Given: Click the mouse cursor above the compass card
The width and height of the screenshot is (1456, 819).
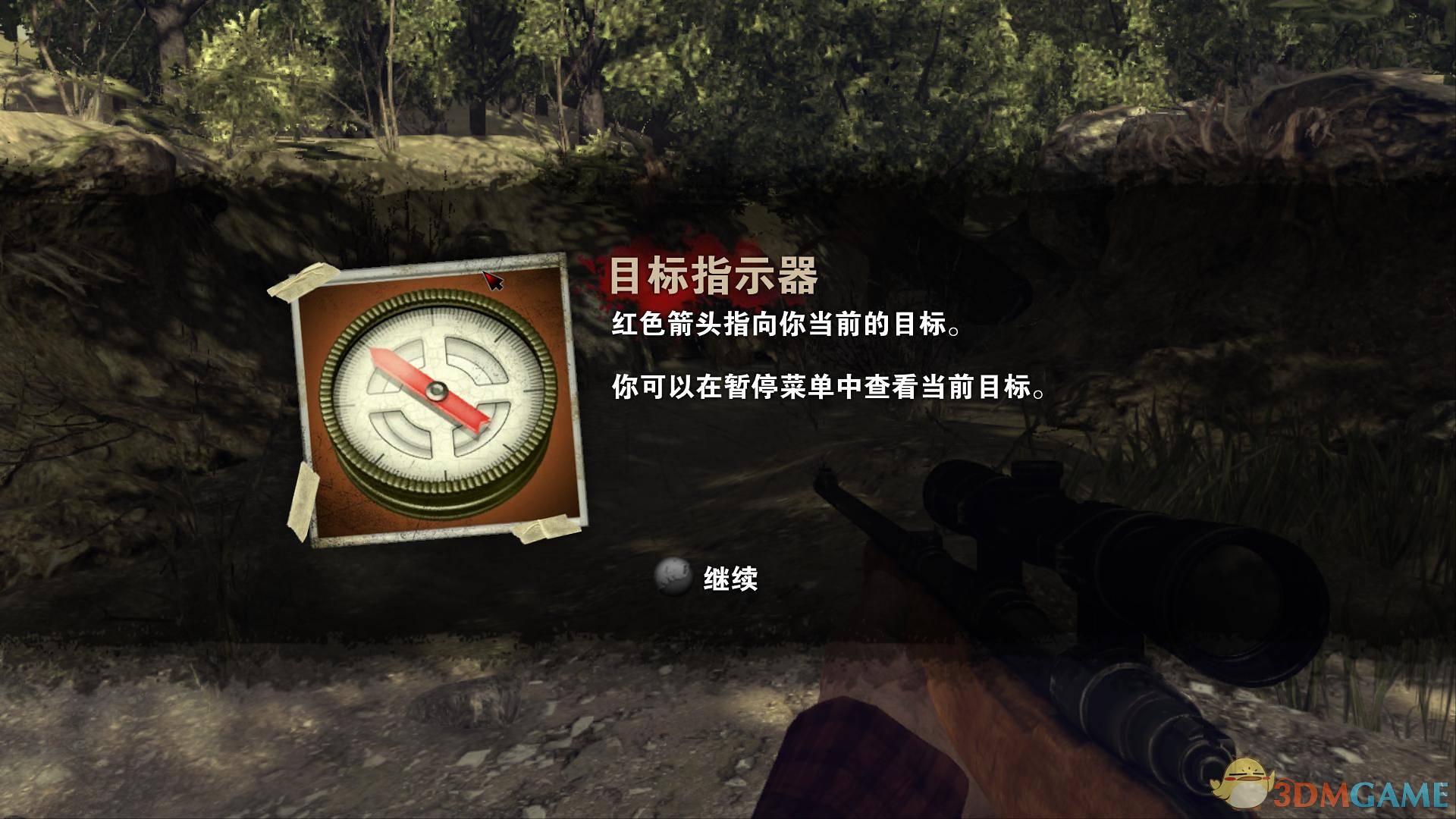Looking at the screenshot, I should pos(493,281).
